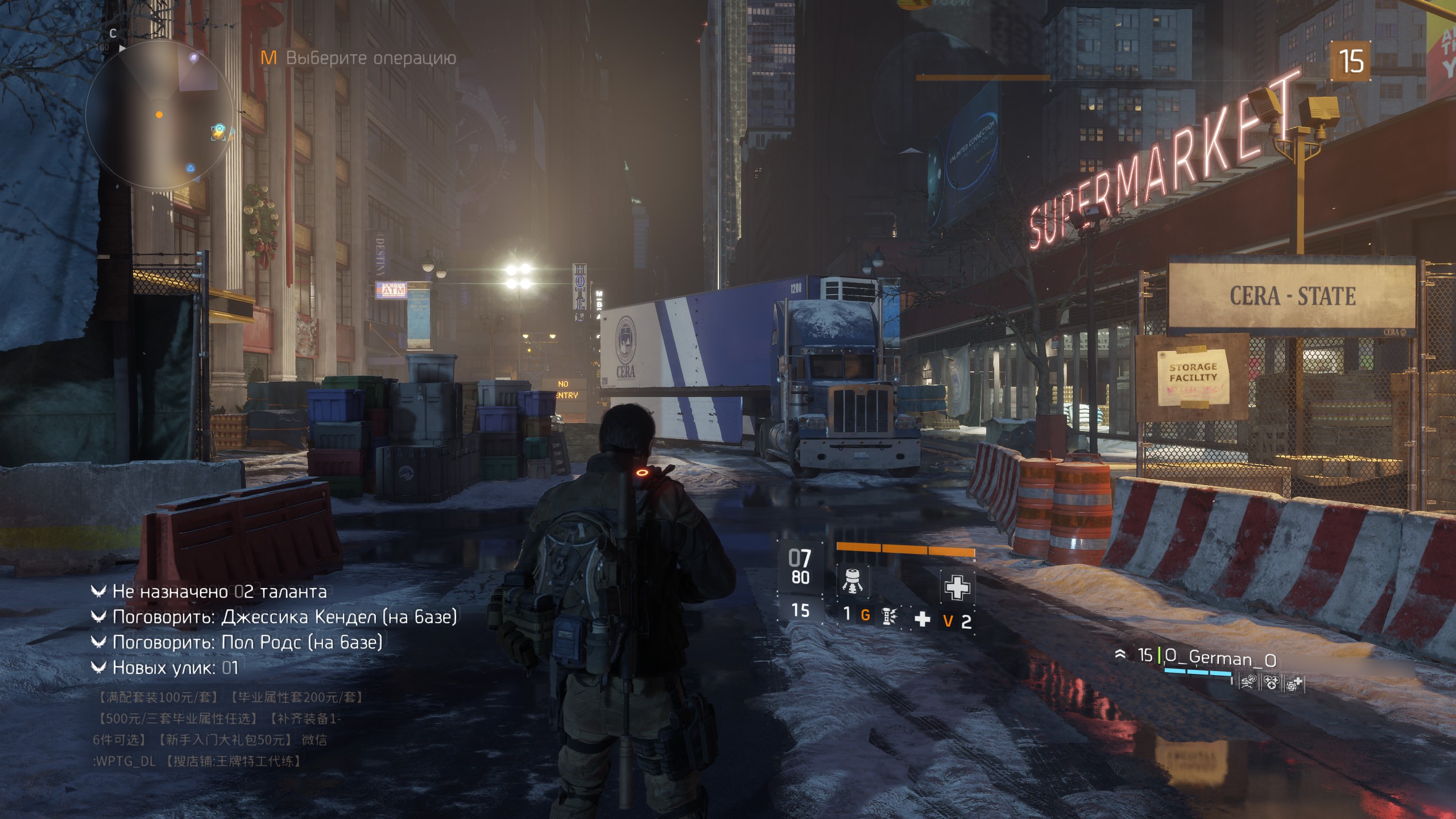Open the 'Выберите операцию' mission prompt
This screenshot has width=1456, height=819.
click(370, 58)
